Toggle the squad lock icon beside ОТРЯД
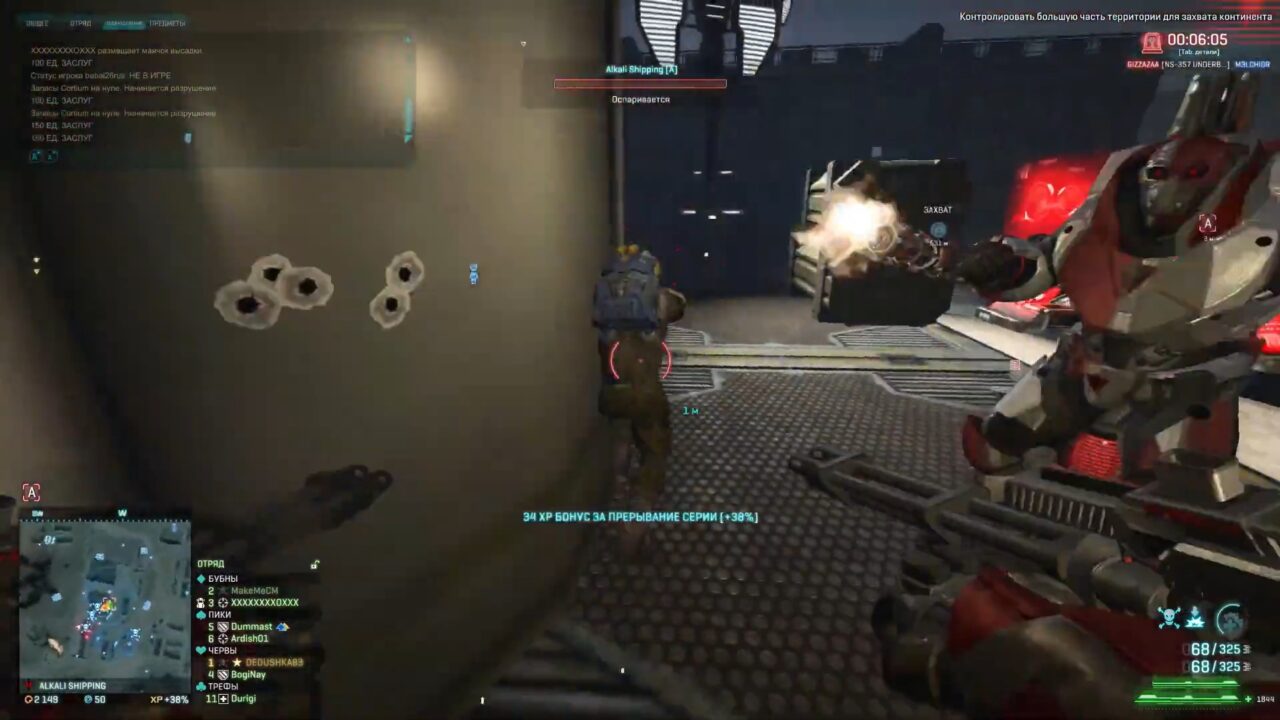 315,564
